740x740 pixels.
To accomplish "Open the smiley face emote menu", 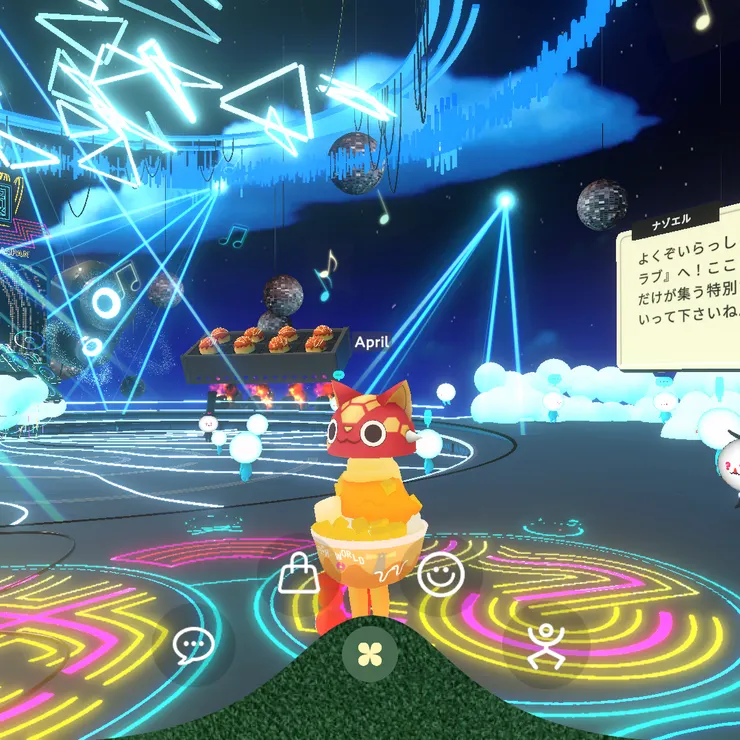I will click(x=437, y=574).
